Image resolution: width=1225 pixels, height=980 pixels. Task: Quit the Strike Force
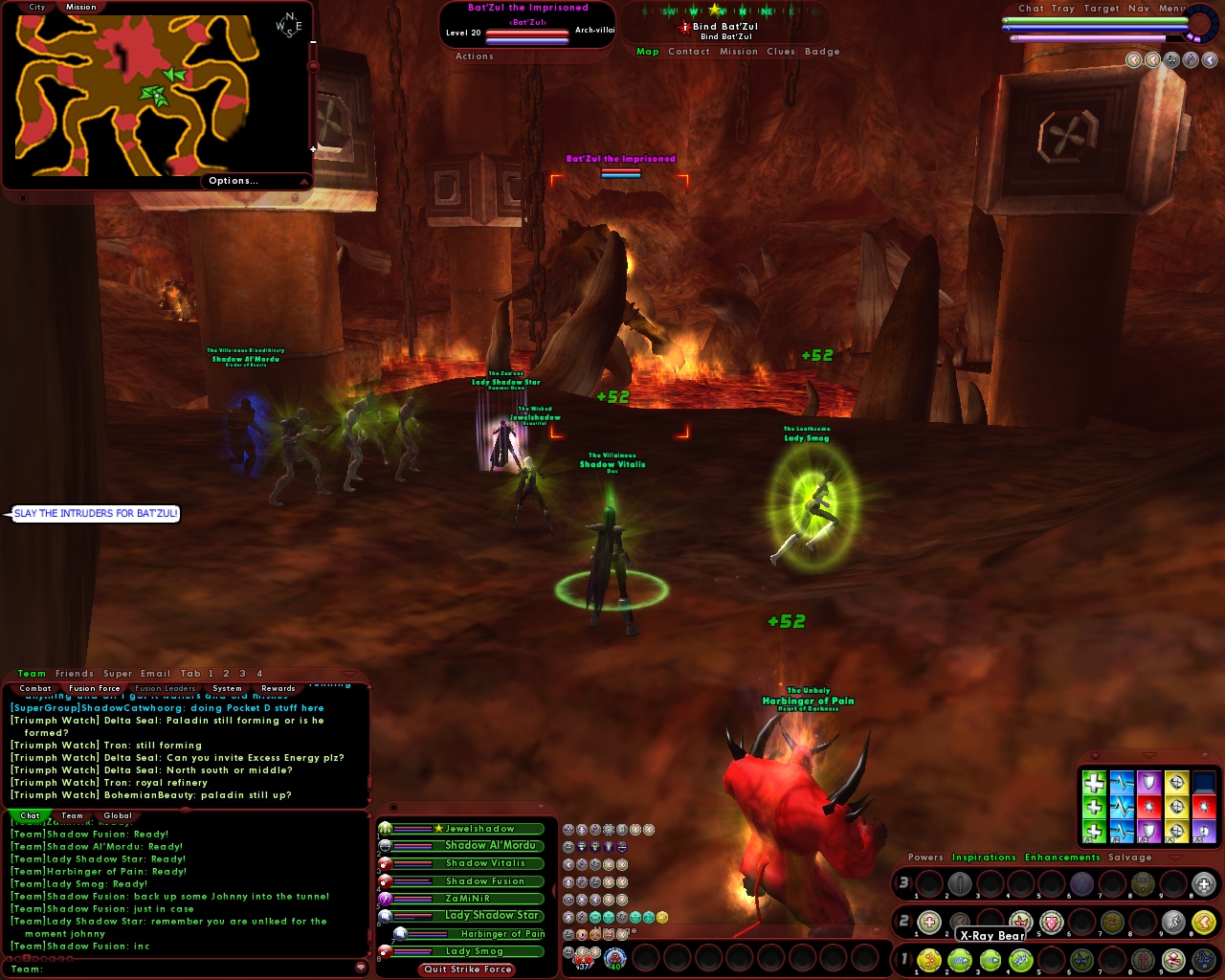pyautogui.click(x=468, y=969)
